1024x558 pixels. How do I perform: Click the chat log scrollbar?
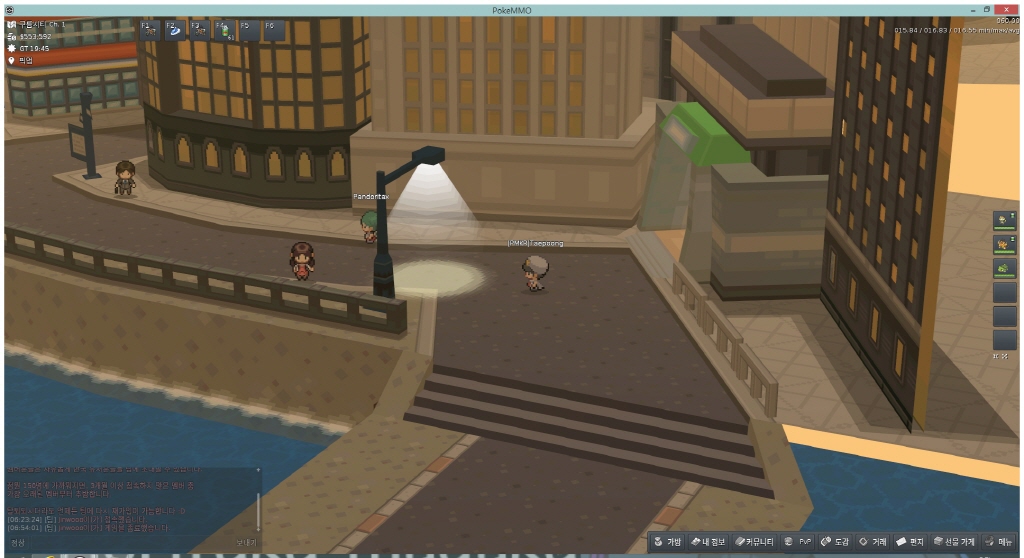tap(258, 505)
